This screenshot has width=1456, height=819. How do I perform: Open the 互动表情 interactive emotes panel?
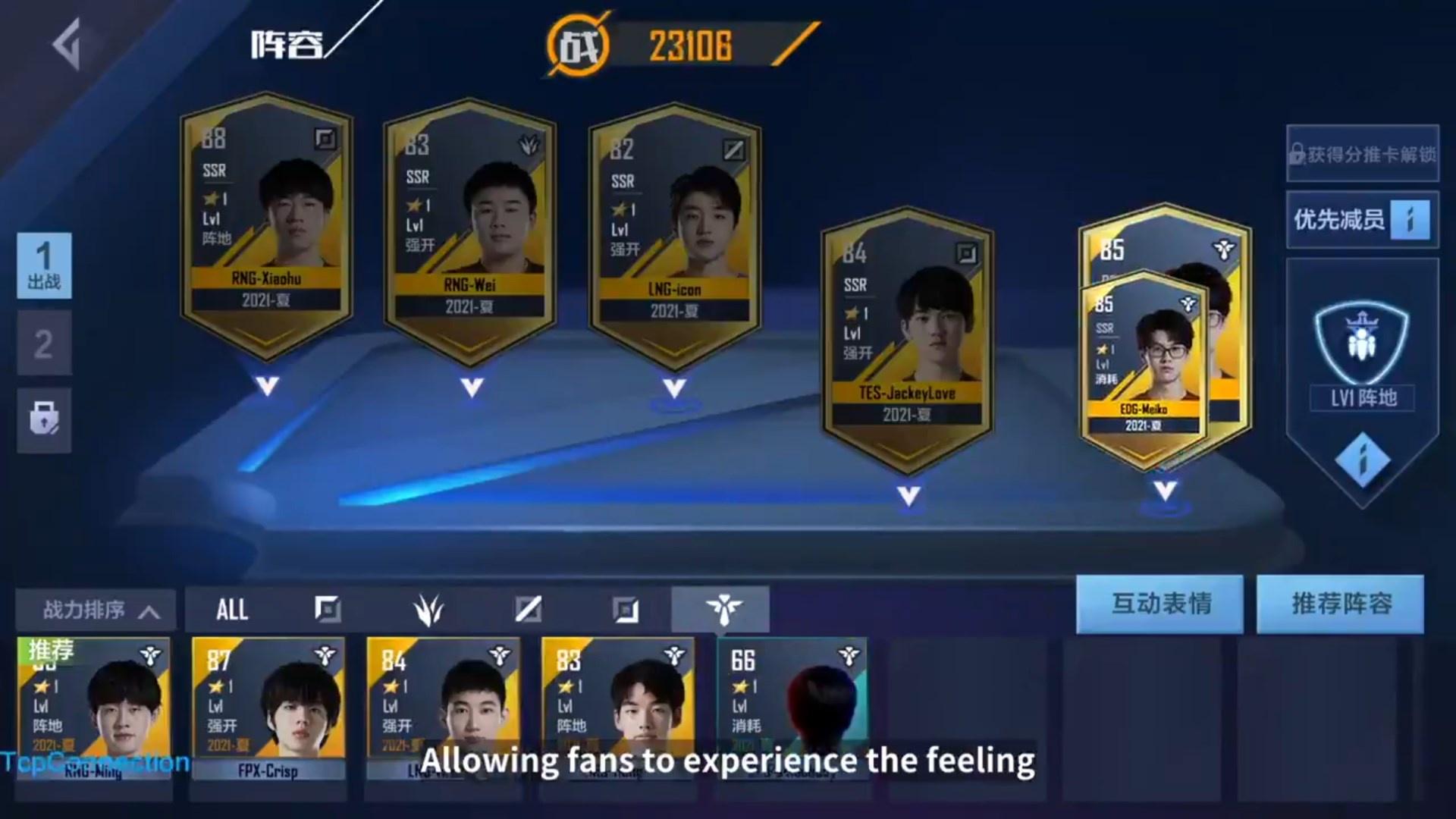[x=1161, y=604]
